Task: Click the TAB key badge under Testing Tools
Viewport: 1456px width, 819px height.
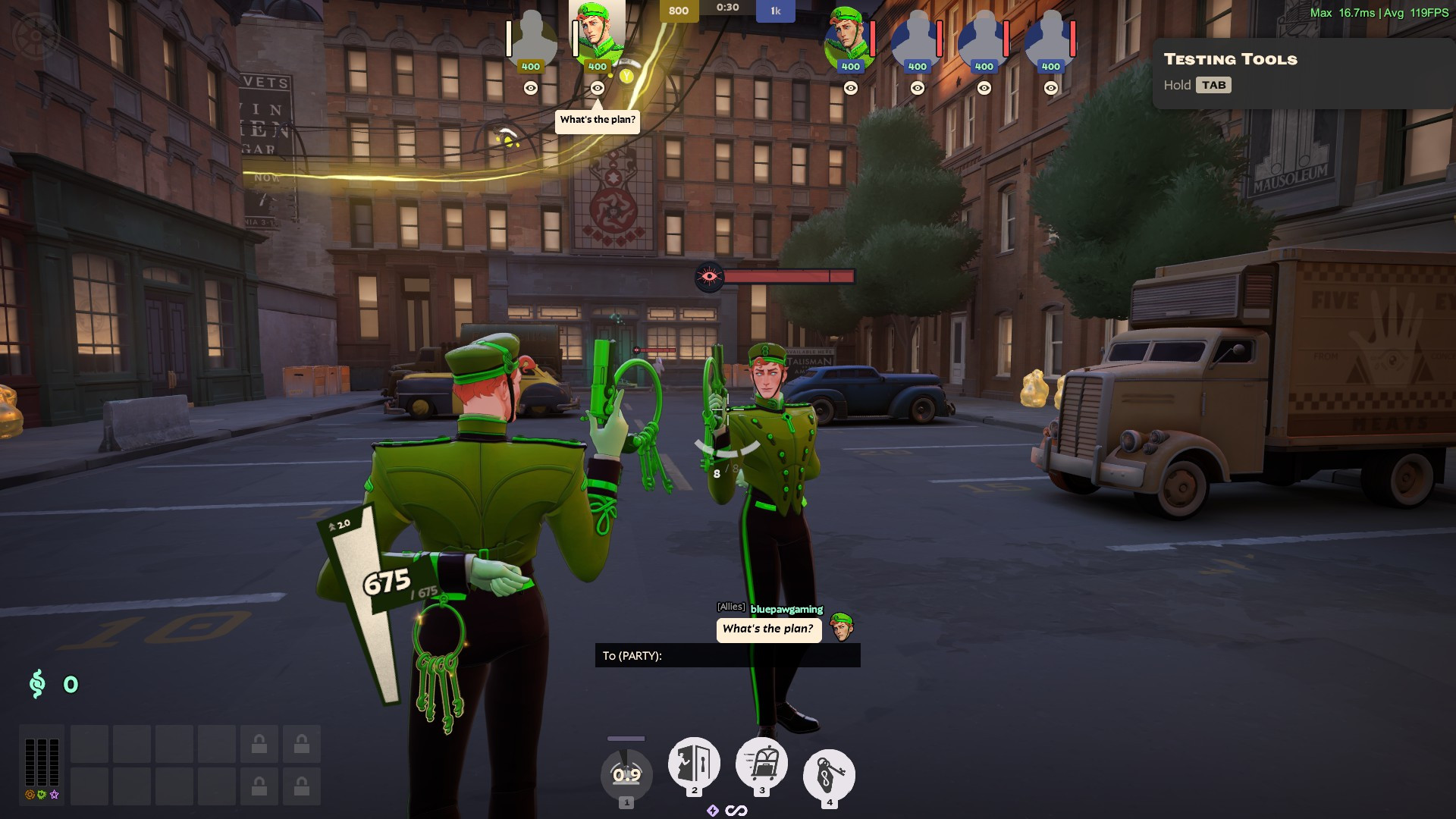Action: coord(1215,85)
